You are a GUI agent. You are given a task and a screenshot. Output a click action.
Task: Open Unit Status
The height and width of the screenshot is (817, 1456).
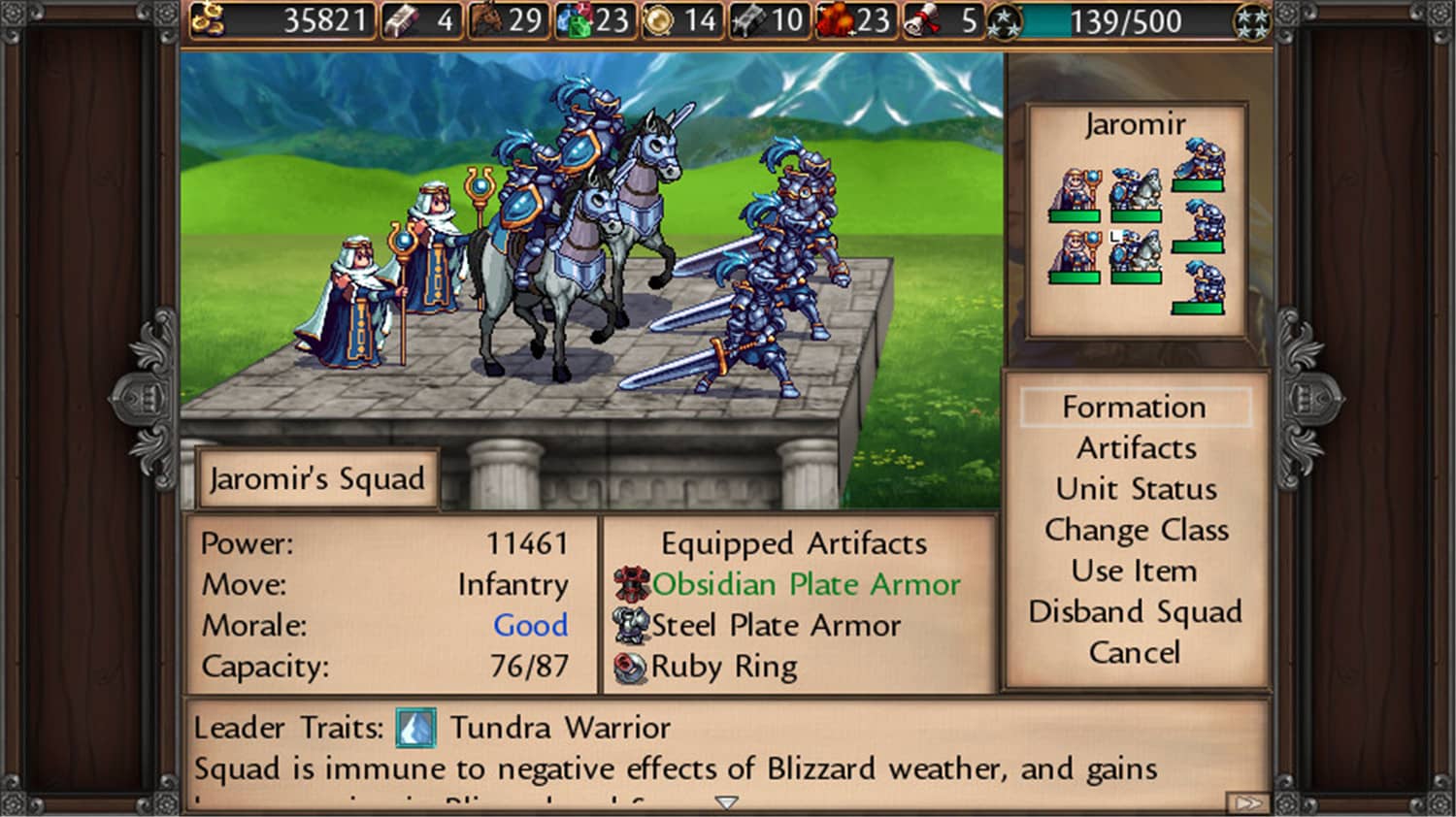1134,489
